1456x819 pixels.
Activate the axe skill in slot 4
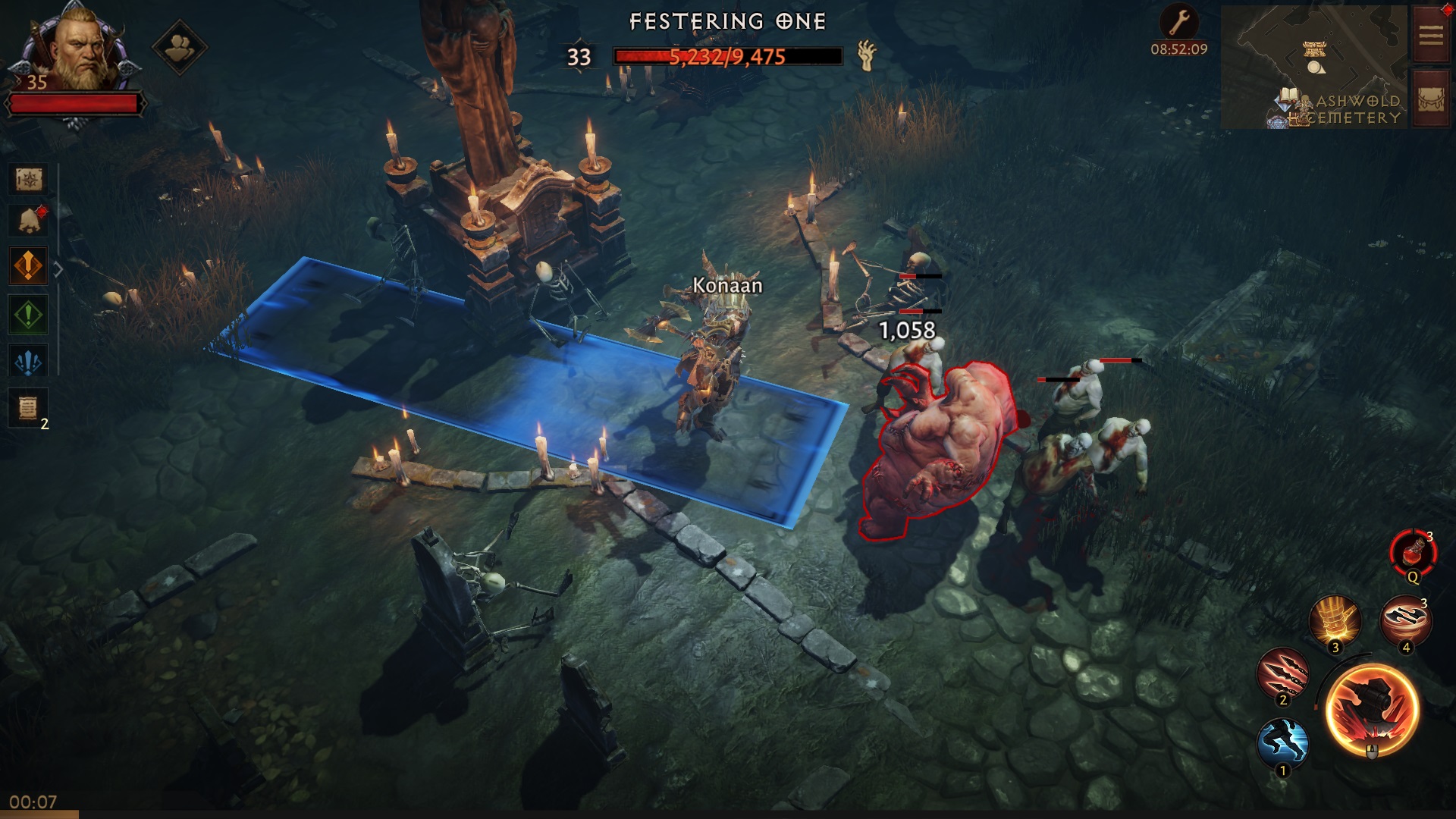click(1407, 622)
